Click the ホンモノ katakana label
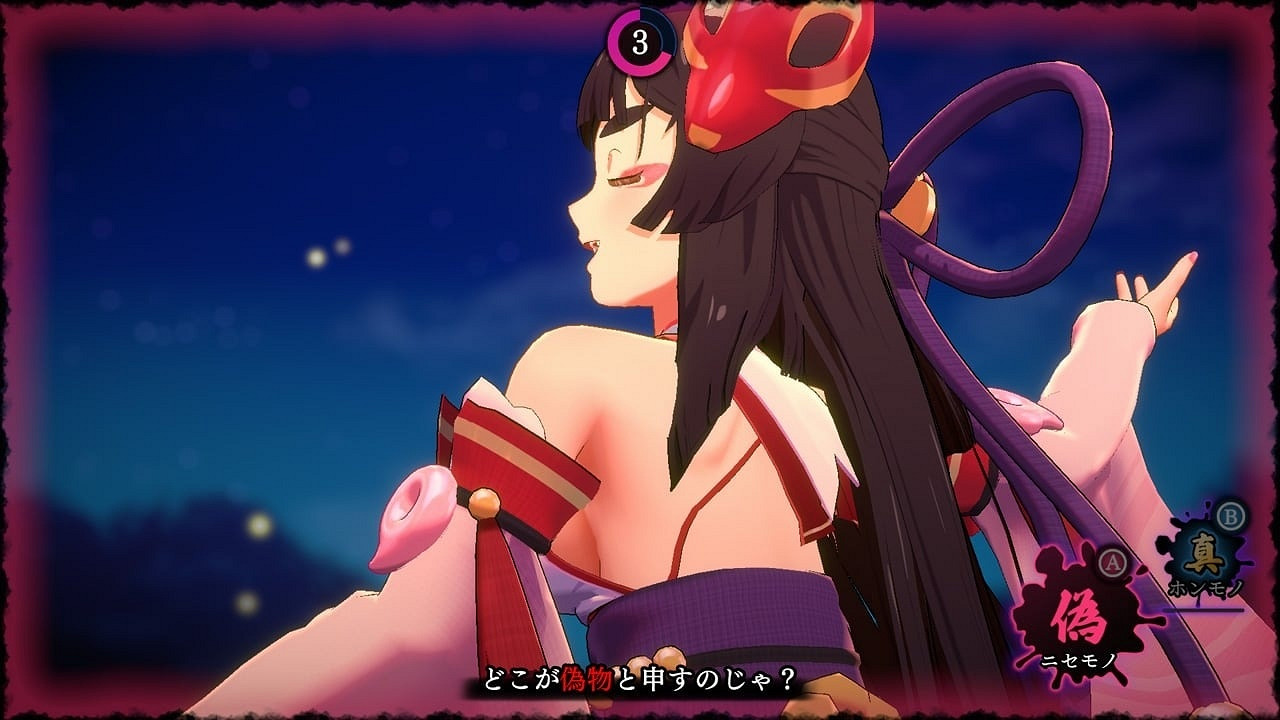 click(1205, 587)
